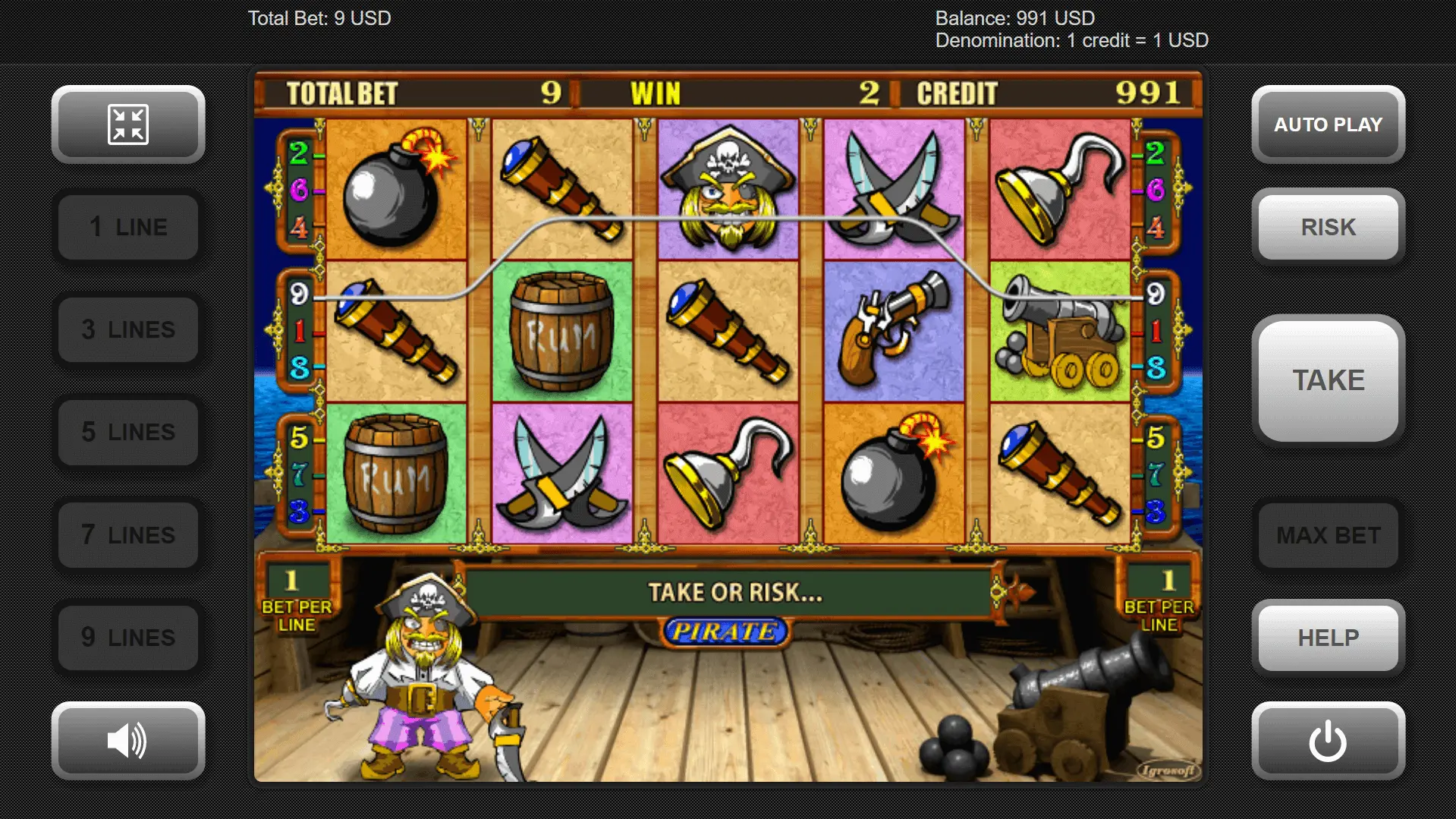Viewport: 1456px width, 819px height.
Task: Toggle the fullscreen shrink icon button
Action: point(128,124)
